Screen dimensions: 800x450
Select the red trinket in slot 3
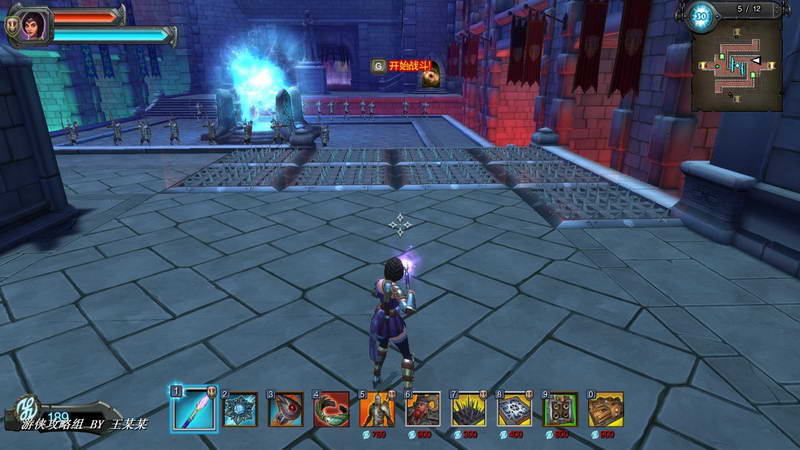[x=286, y=409]
